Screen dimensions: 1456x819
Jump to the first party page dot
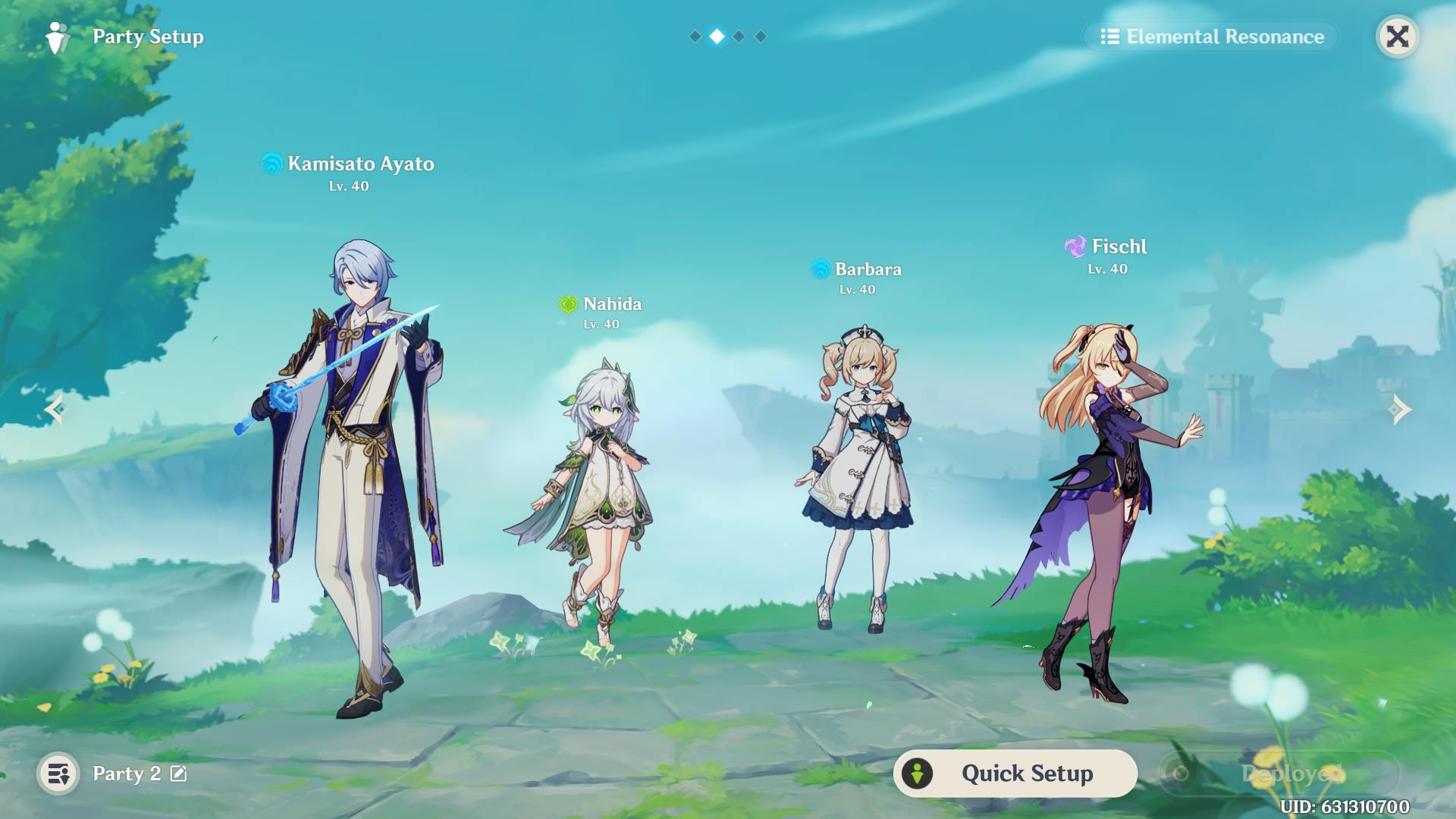tap(695, 36)
